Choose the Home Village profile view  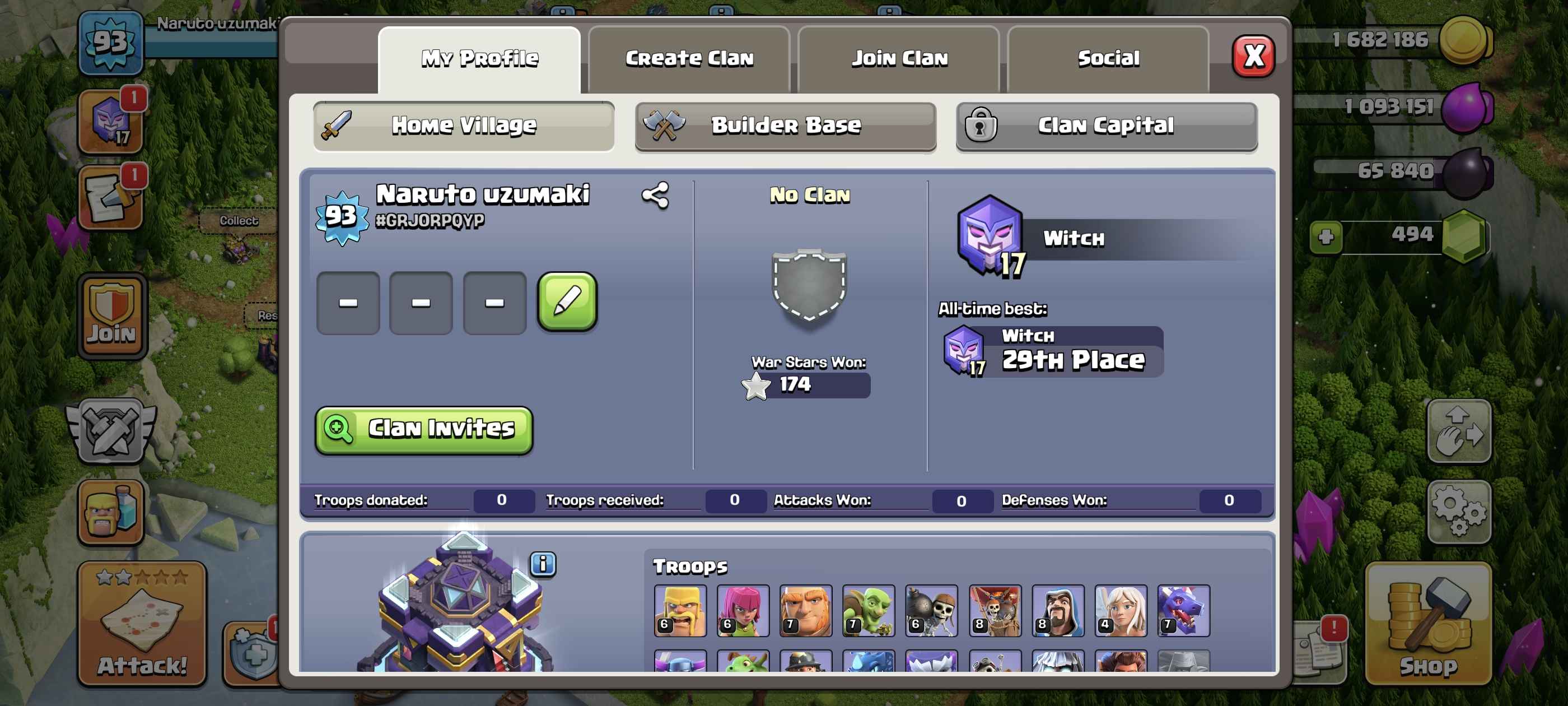(x=463, y=126)
